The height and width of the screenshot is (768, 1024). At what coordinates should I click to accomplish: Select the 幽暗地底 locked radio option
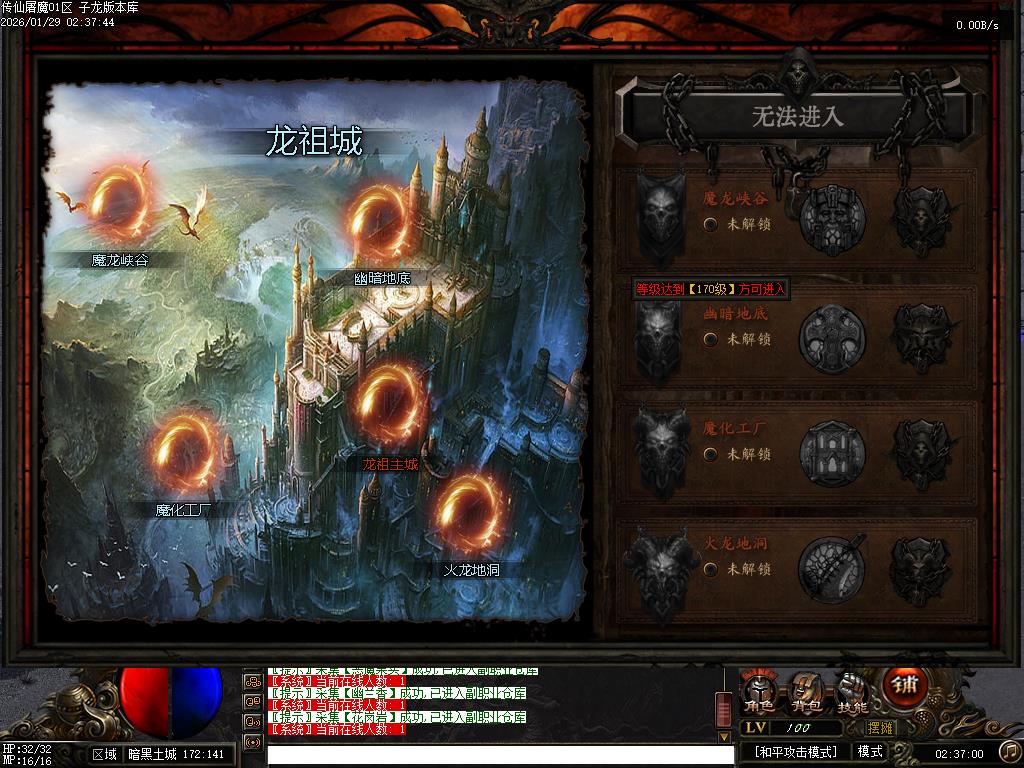tap(710, 339)
